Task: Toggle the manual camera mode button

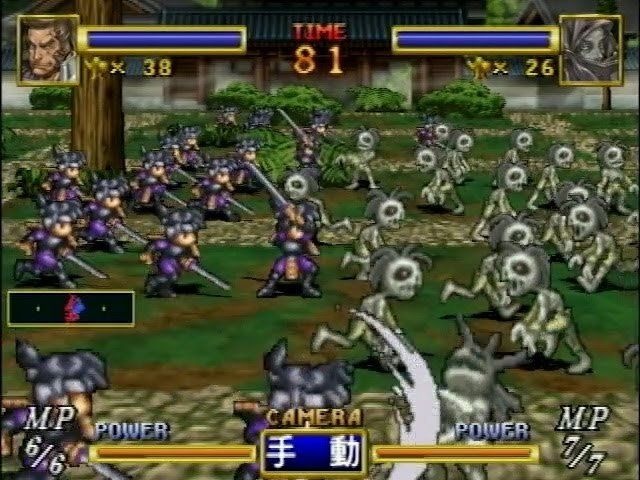Action: click(314, 452)
